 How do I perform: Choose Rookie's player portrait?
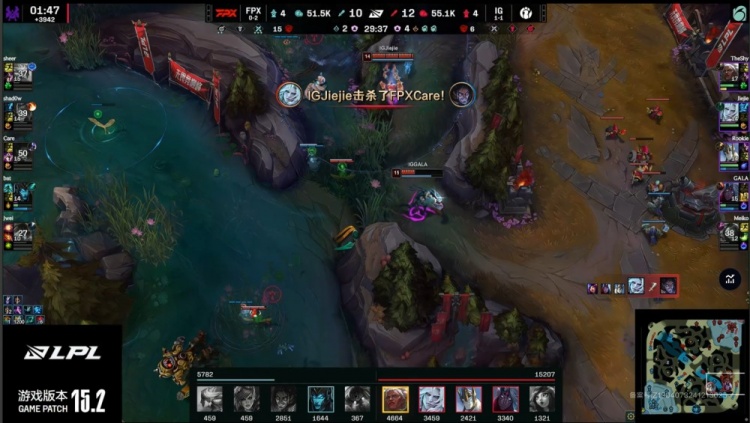(x=729, y=152)
